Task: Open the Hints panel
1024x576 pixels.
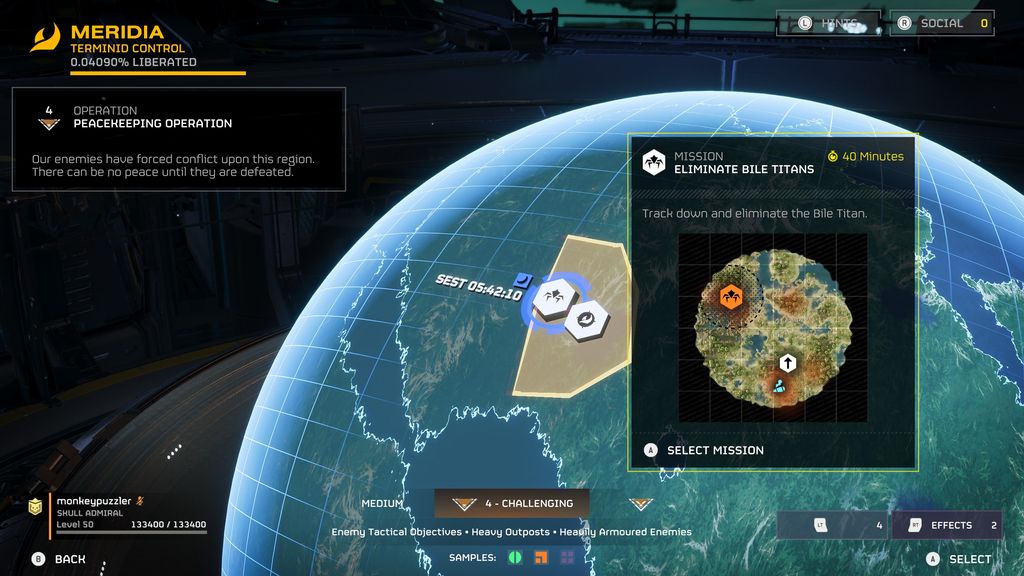Action: coord(827,23)
